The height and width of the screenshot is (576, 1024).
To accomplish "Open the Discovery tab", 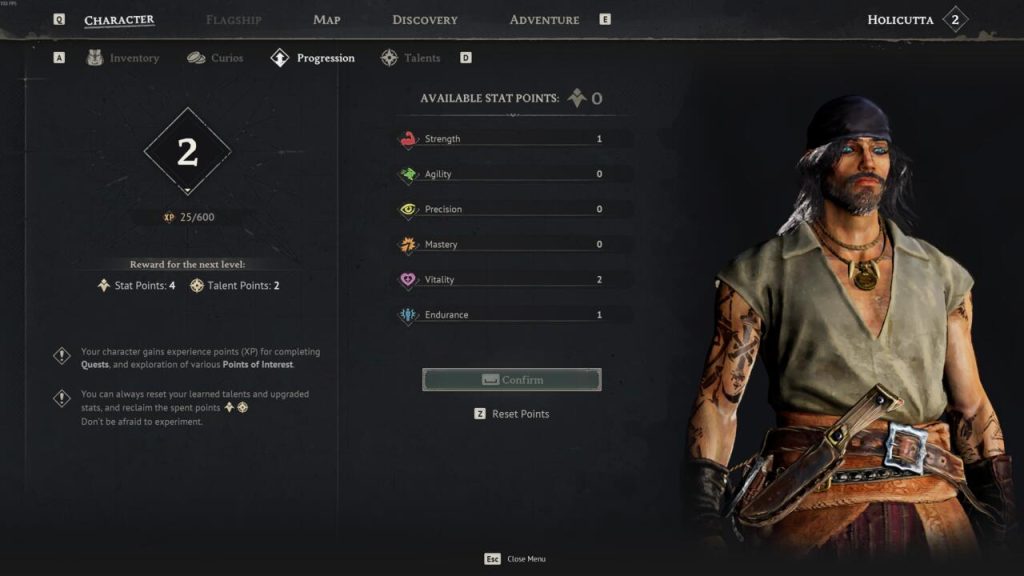I will 425,20.
